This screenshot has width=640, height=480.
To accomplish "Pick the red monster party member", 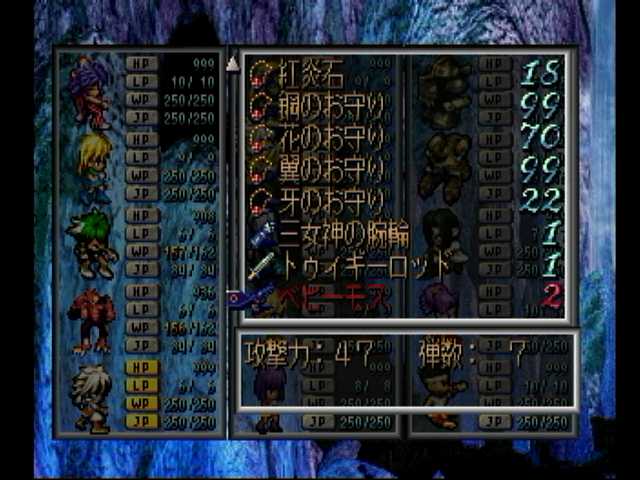I will 91,320.
